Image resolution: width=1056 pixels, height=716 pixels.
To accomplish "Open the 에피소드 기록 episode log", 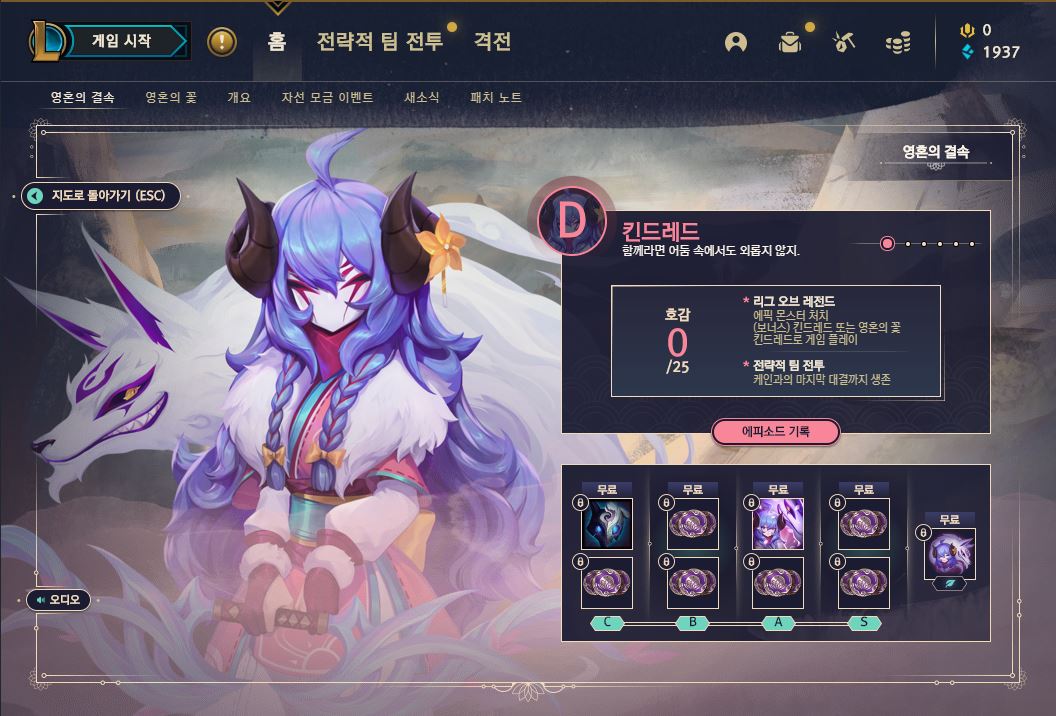I will click(x=775, y=431).
